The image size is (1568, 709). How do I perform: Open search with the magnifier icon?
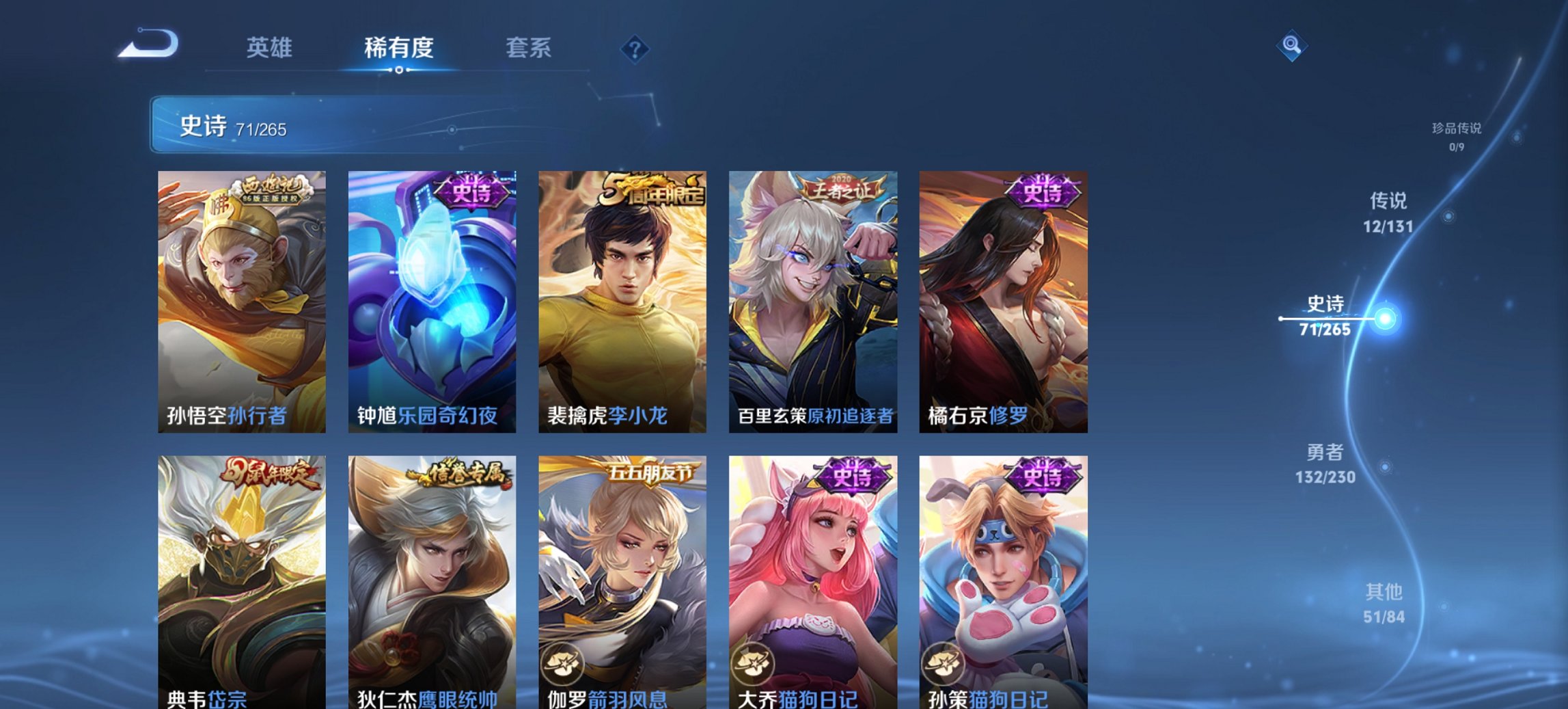1291,44
